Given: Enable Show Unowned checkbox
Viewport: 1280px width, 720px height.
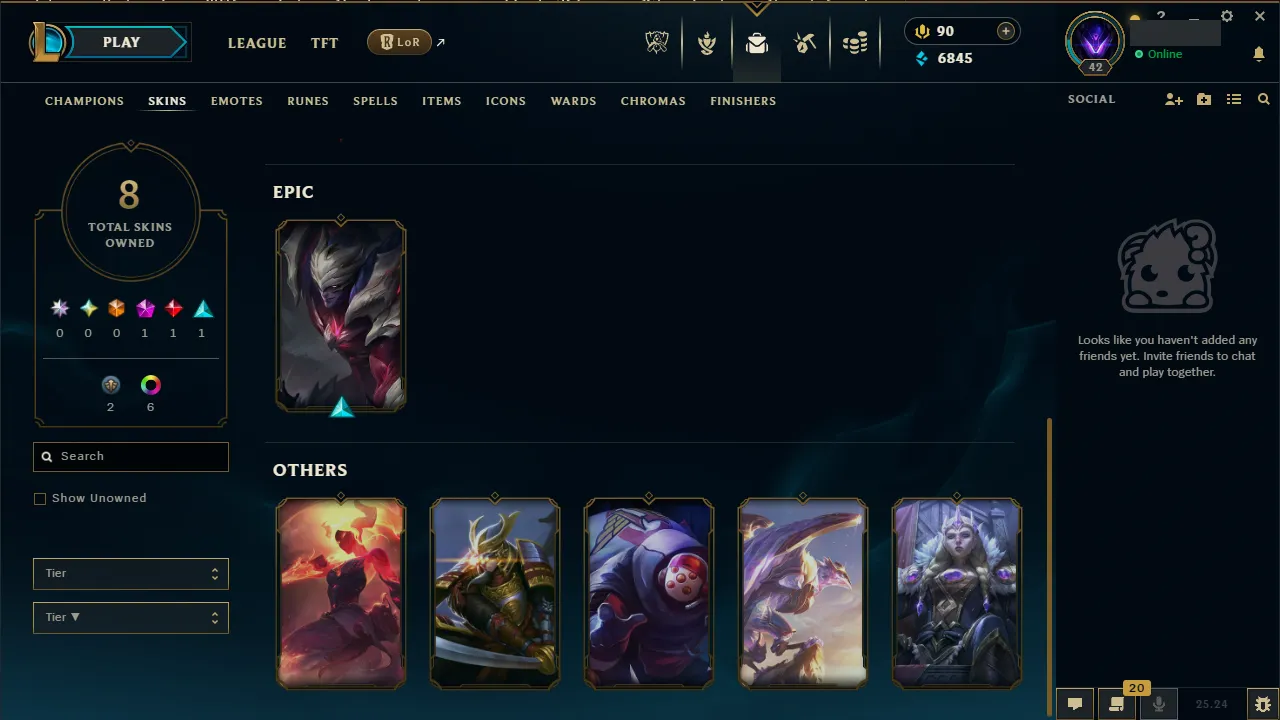Looking at the screenshot, I should click(40, 498).
